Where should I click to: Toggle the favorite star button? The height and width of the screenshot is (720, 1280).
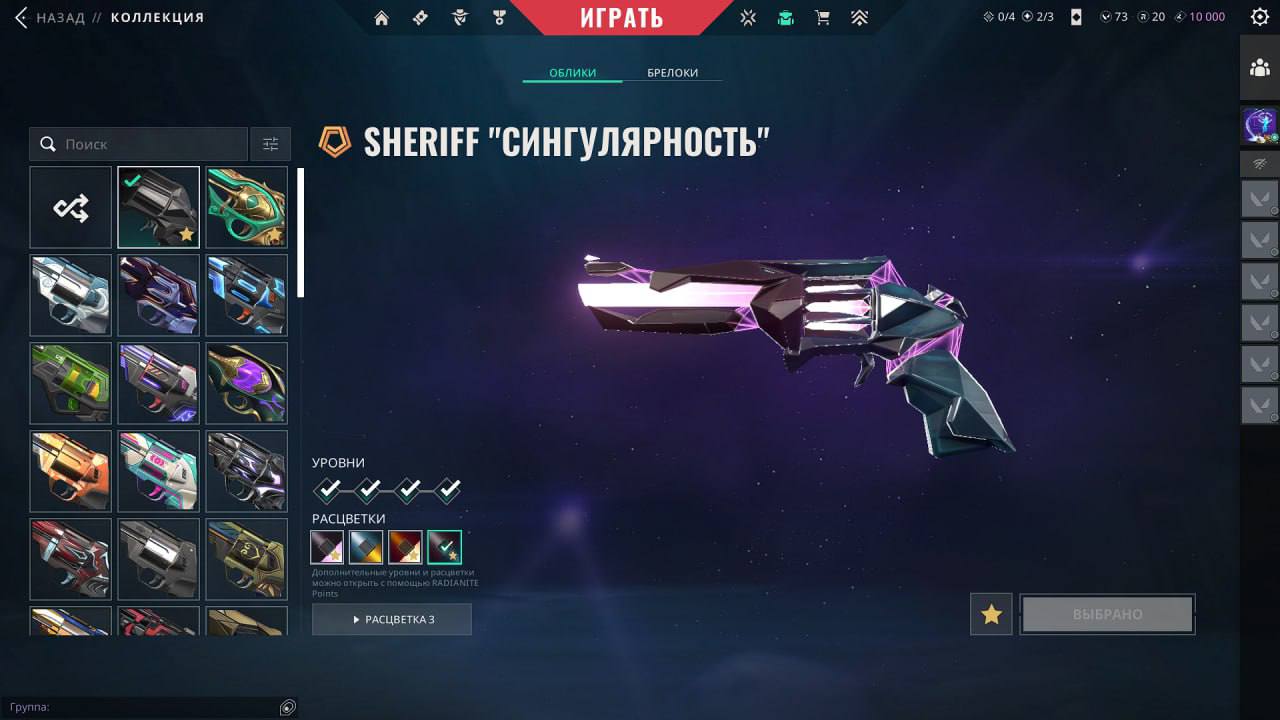coord(991,614)
